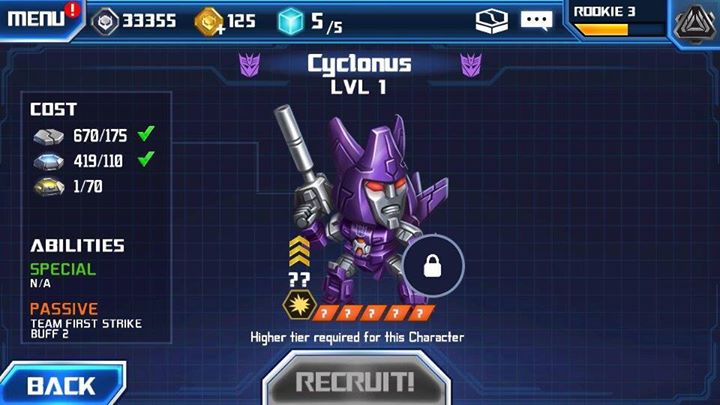Open the Rookie 3 rank panel
The height and width of the screenshot is (405, 720).
tap(615, 20)
